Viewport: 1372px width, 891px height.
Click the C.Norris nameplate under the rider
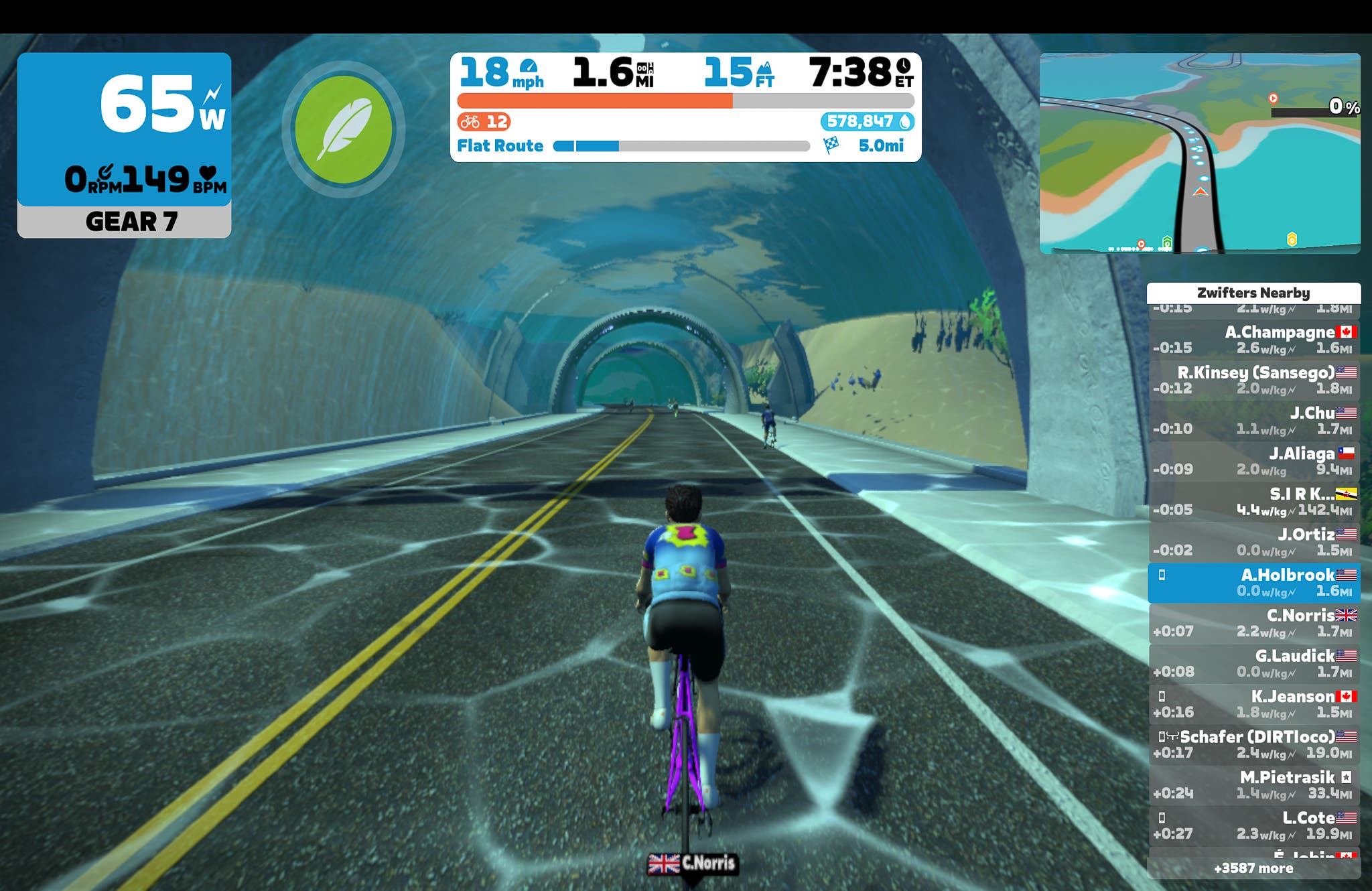tap(693, 864)
